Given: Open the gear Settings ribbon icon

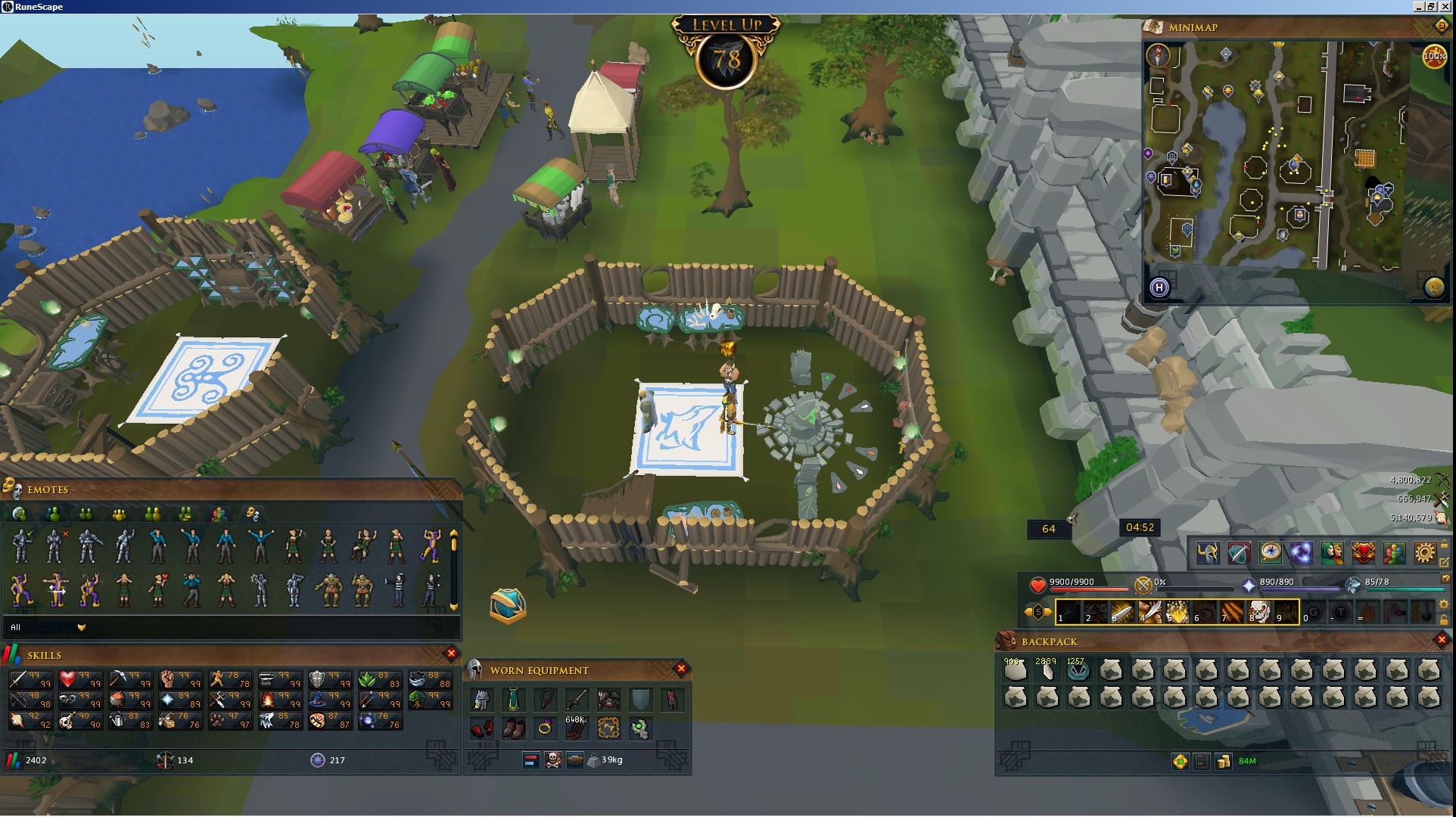Looking at the screenshot, I should (1424, 553).
